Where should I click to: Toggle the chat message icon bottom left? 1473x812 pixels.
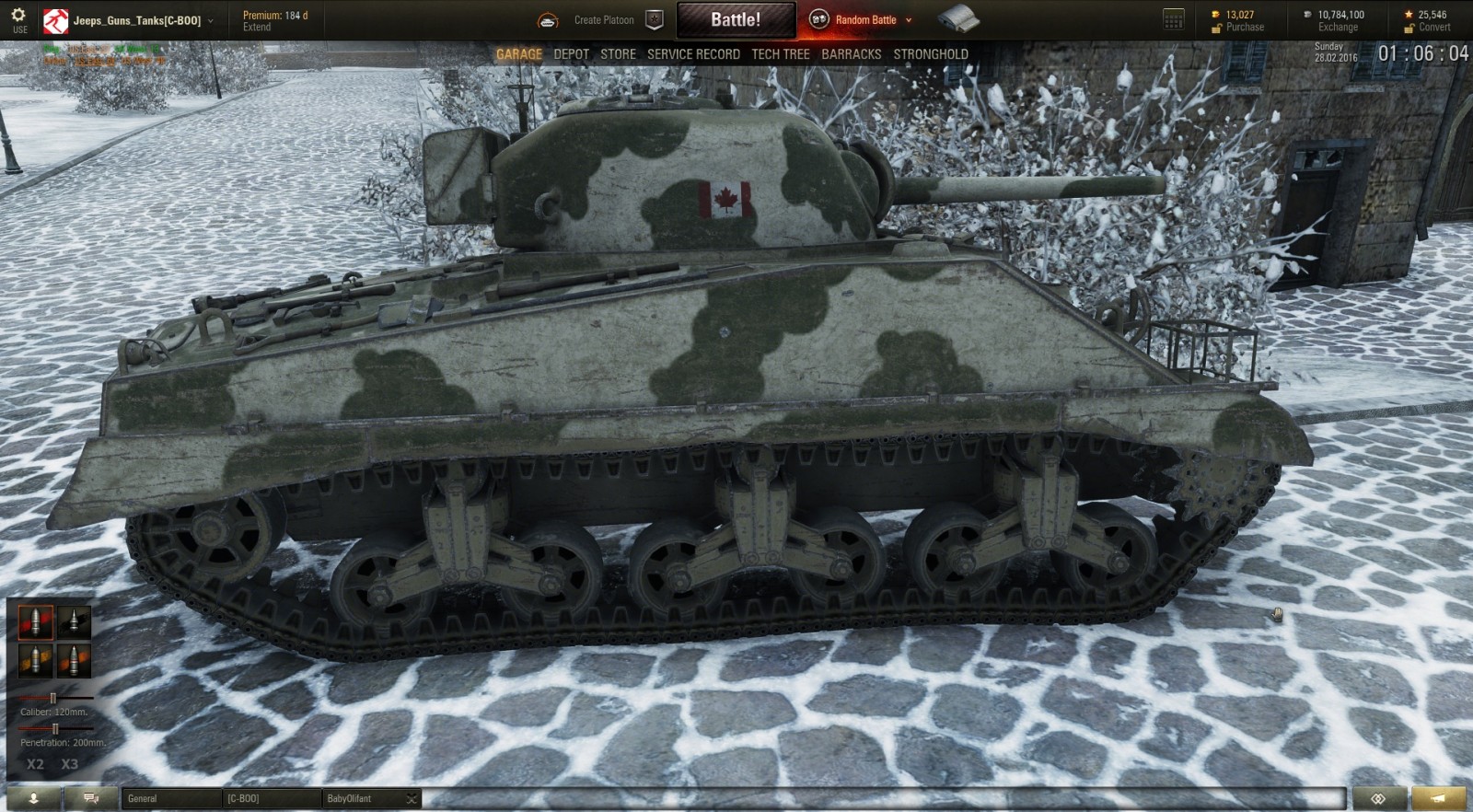[x=88, y=798]
